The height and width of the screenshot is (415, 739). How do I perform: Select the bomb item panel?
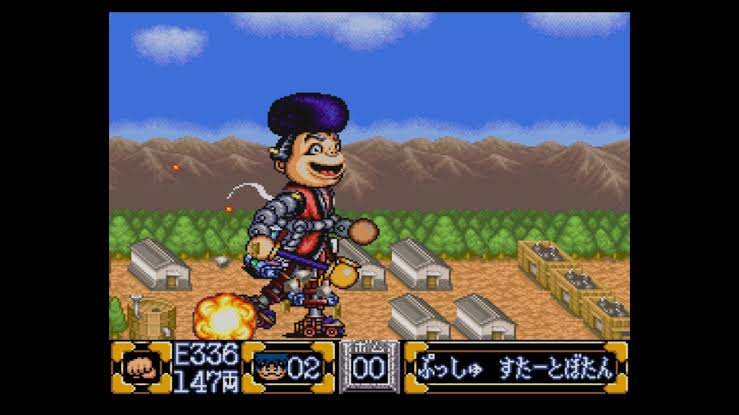coord(368,366)
